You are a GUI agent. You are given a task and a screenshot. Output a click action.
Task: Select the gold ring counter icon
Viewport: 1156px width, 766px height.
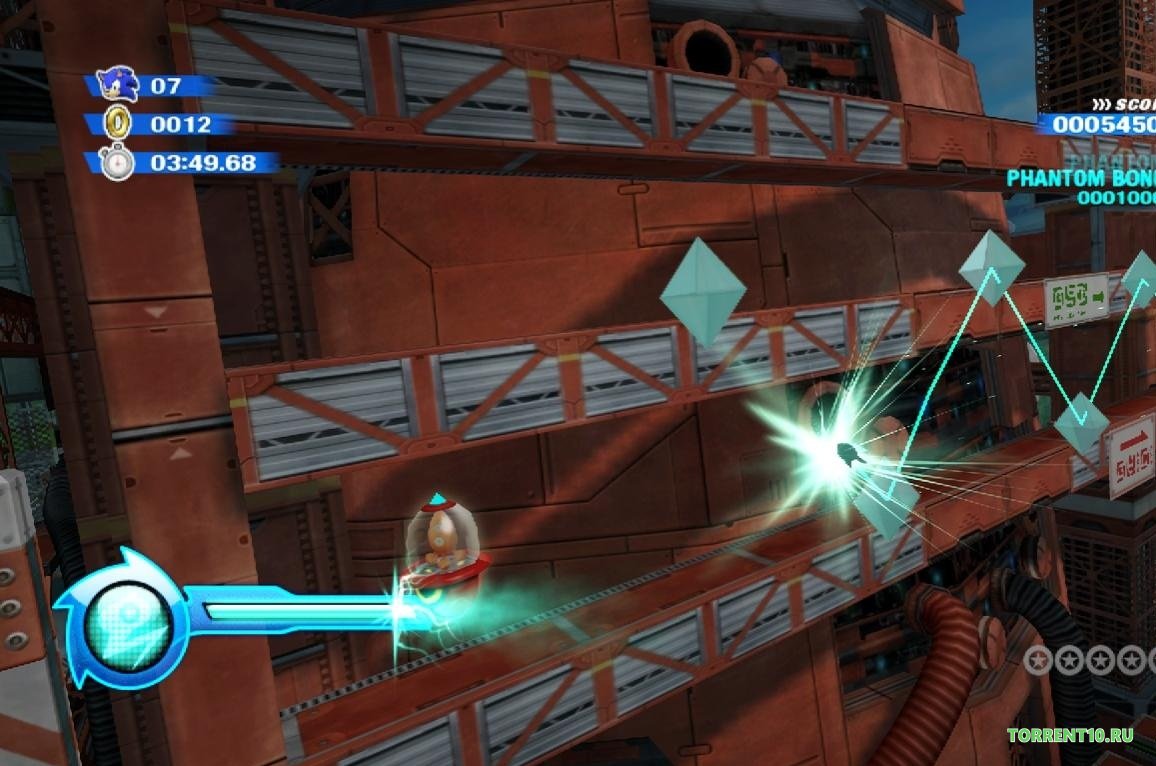pyautogui.click(x=118, y=124)
